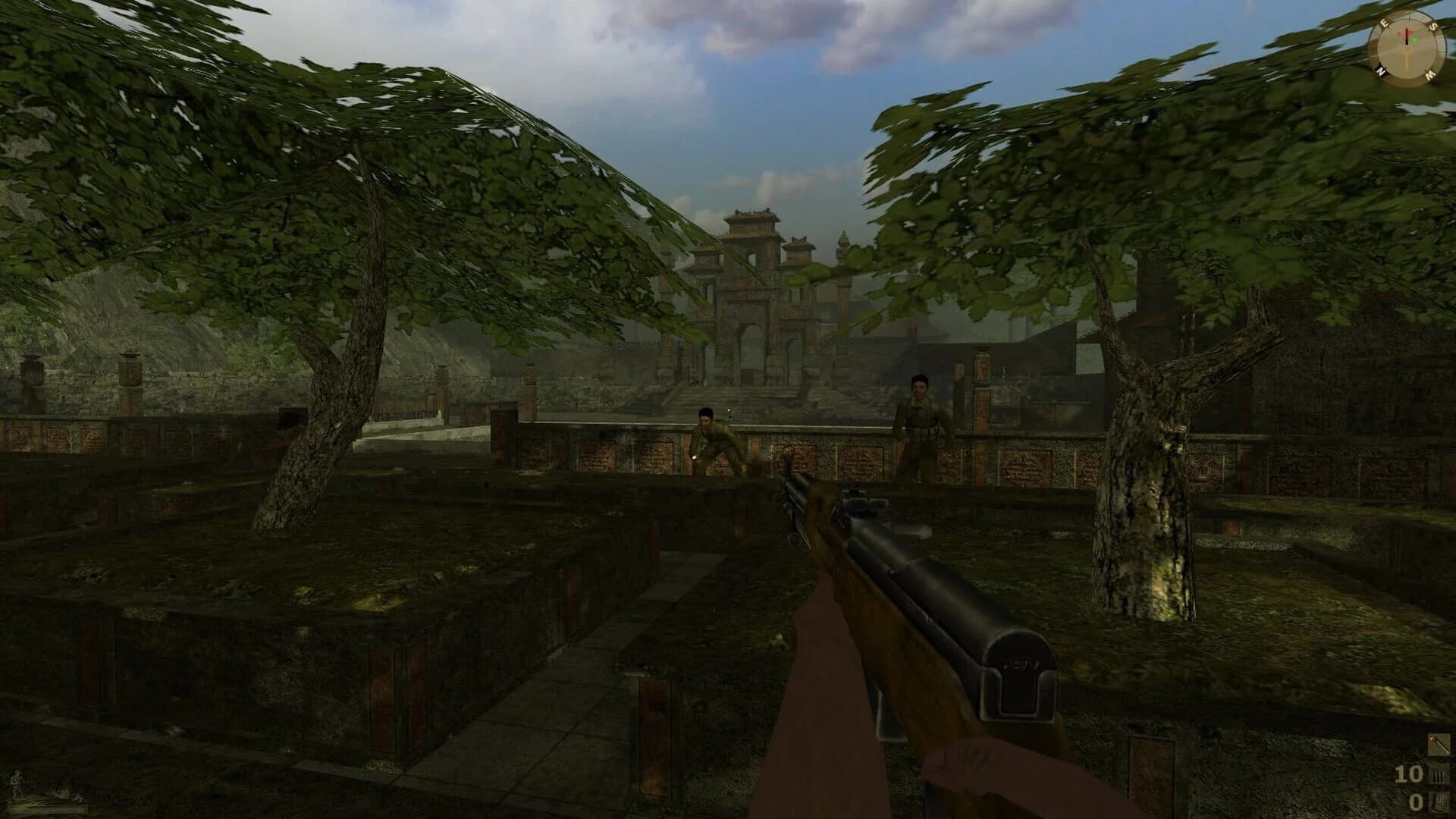Click the magazine reserve icon beside the zero
Screen dimensions: 1456x819
(1442, 803)
